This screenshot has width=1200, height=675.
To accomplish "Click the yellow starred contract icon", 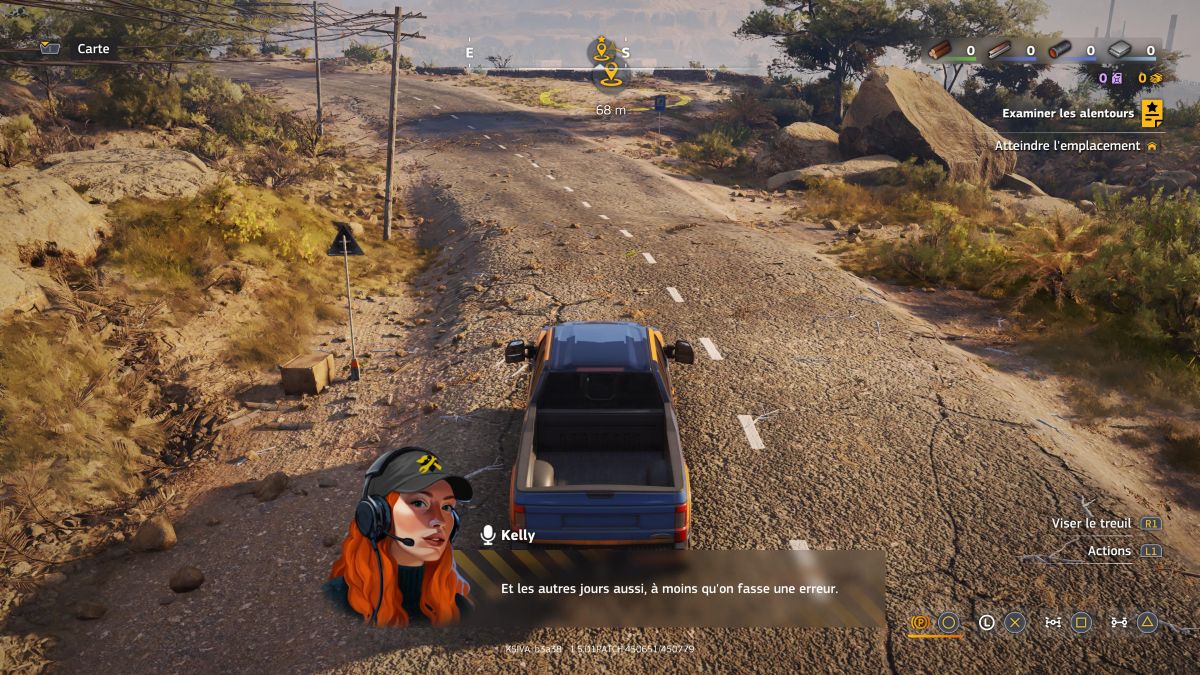I will 1152,113.
